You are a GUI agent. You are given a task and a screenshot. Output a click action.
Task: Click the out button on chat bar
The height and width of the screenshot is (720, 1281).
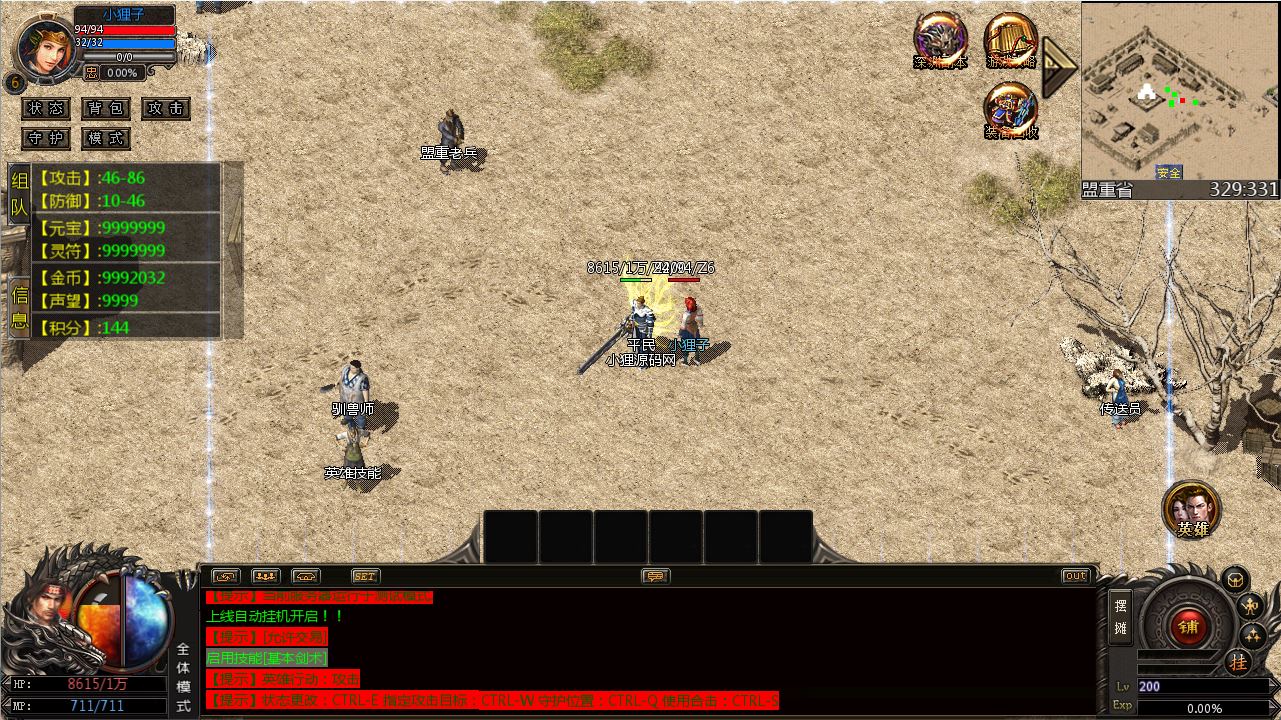coord(1075,576)
